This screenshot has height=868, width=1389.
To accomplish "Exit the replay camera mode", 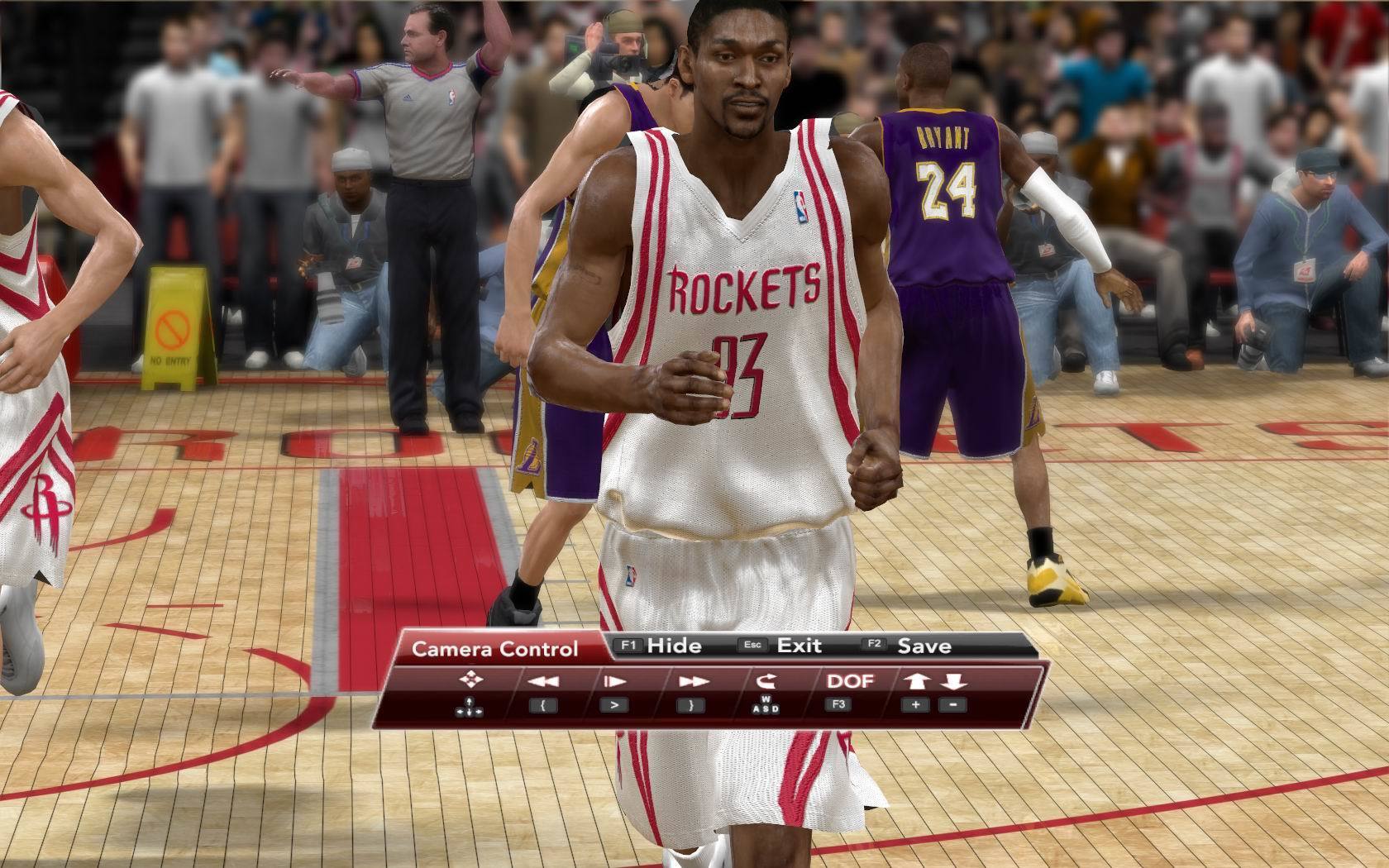I will (798, 646).
